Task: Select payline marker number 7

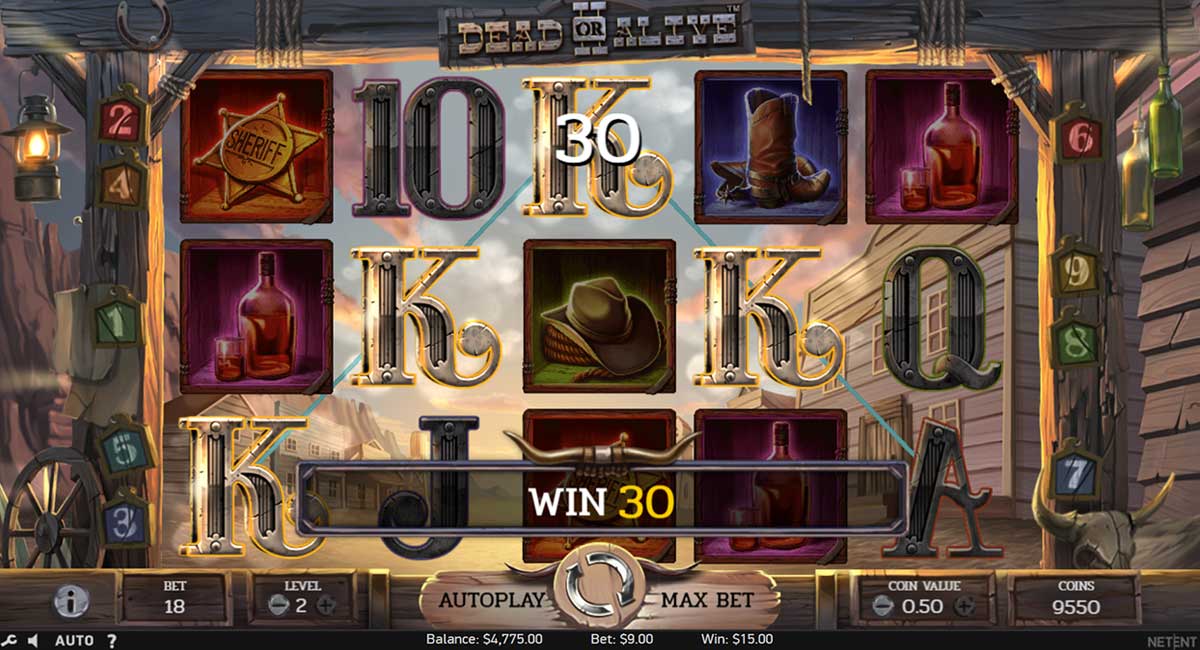Action: point(1075,472)
